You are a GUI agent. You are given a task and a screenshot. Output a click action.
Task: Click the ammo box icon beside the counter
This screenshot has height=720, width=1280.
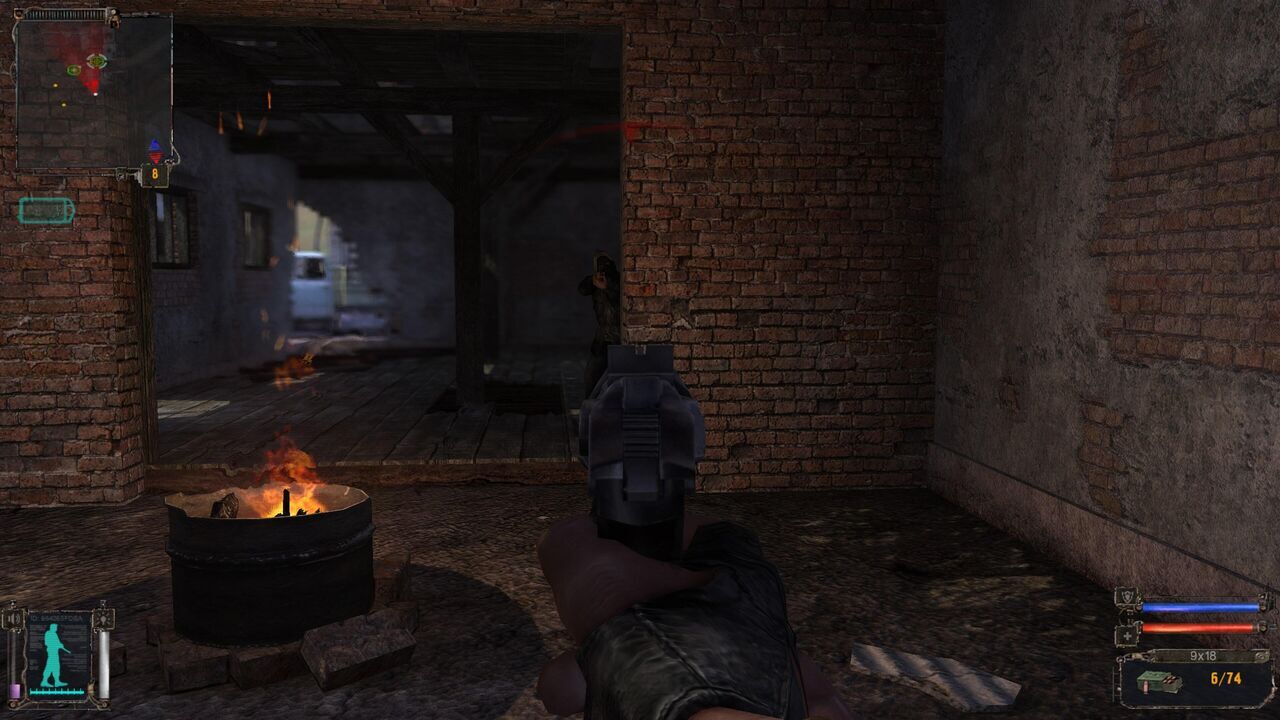click(x=1160, y=682)
